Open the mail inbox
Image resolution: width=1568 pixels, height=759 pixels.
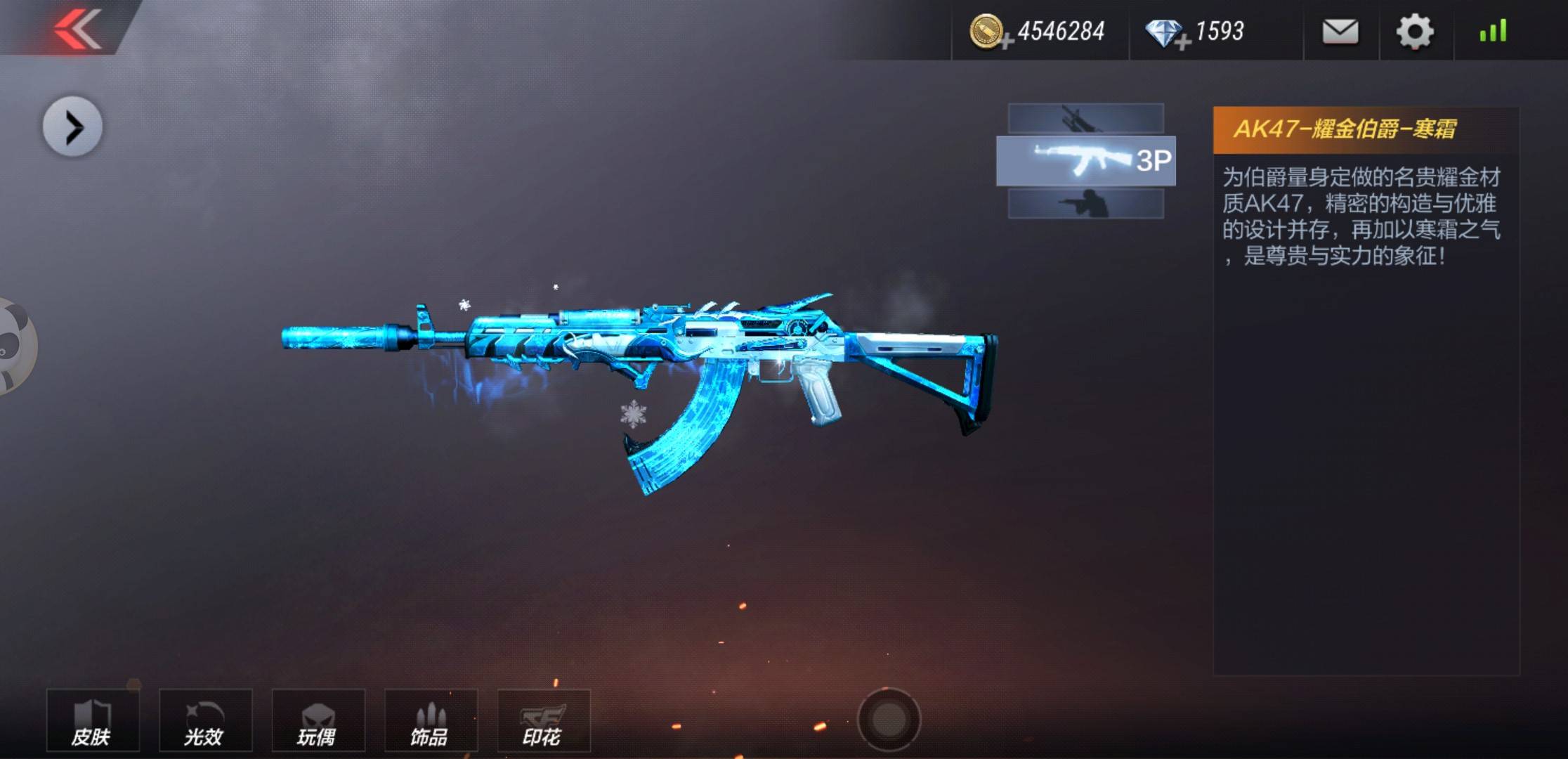coord(1340,32)
